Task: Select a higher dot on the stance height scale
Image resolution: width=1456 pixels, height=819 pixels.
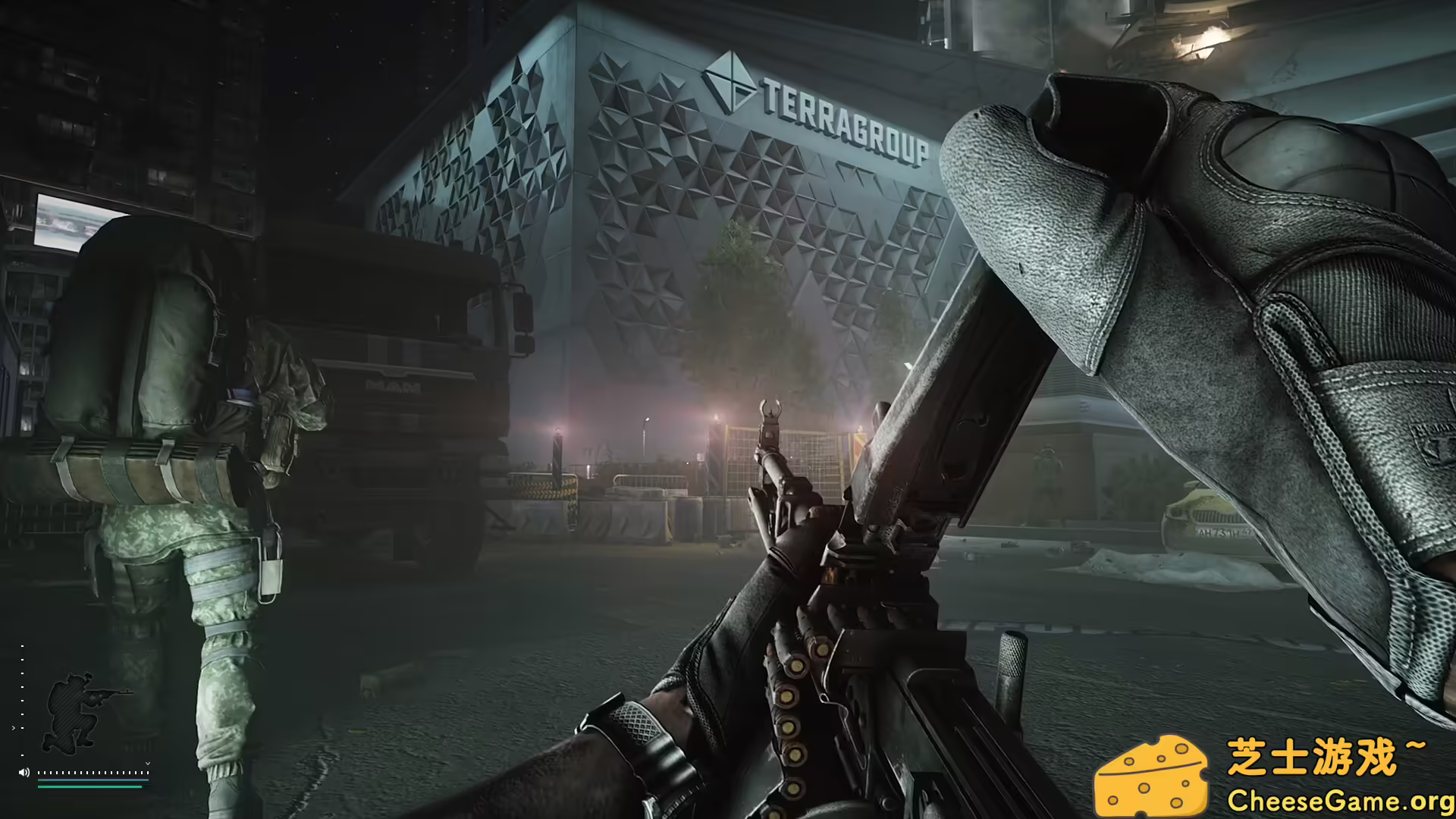Action: (x=22, y=646)
